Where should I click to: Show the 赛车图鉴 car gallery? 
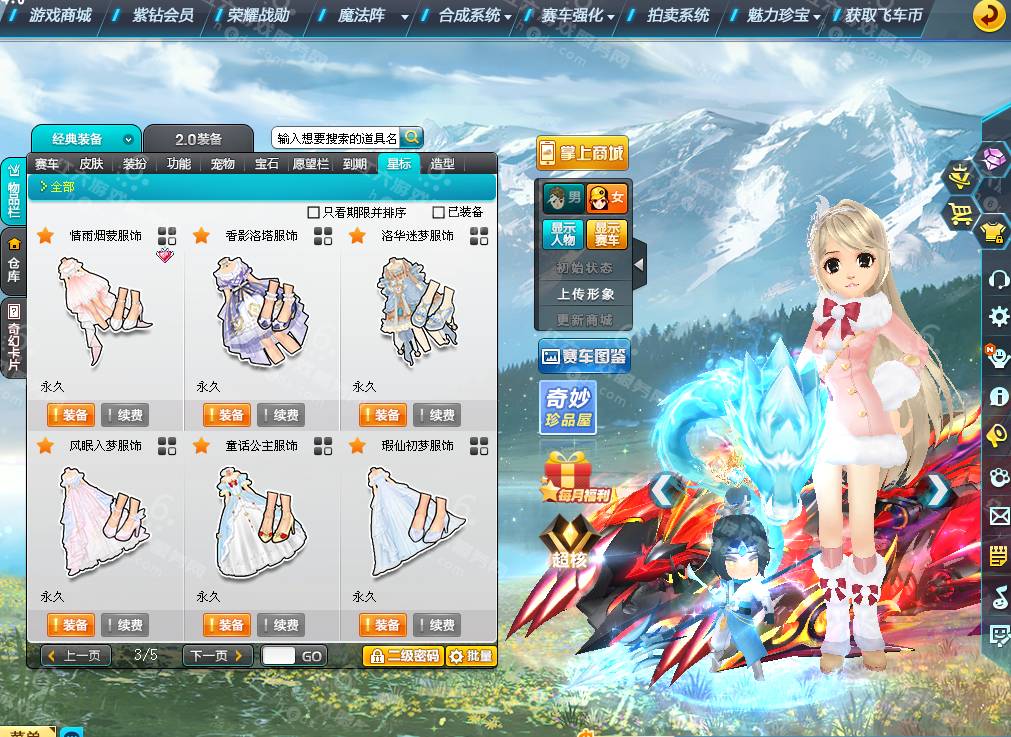click(x=583, y=355)
